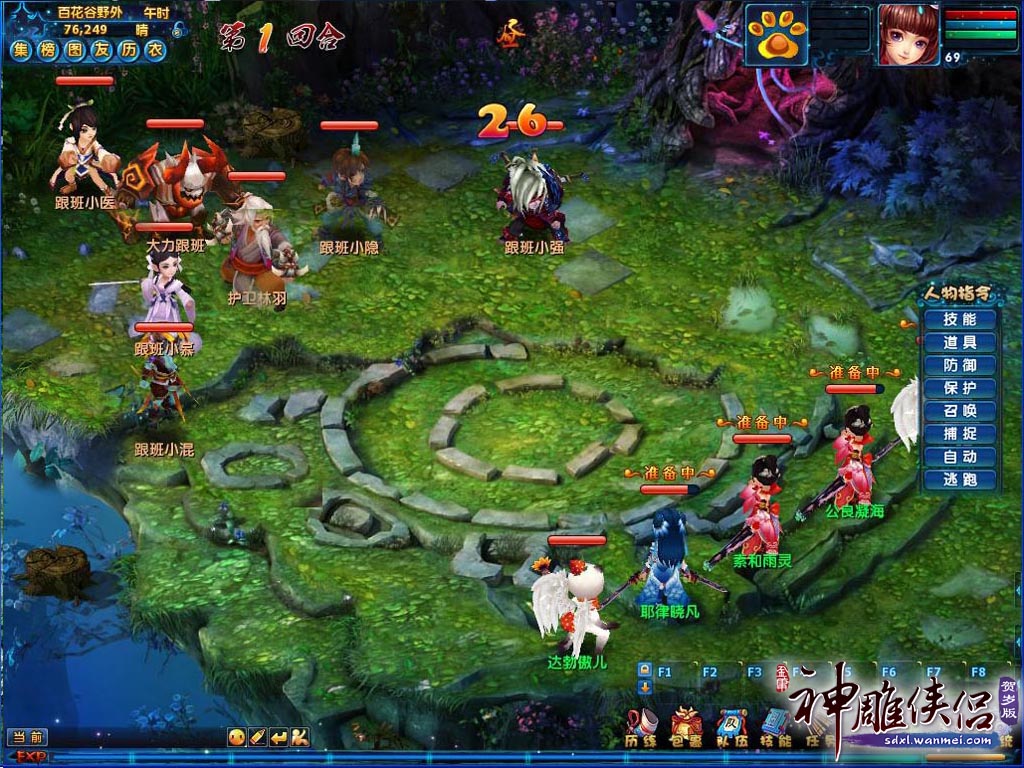Choose the 防御 (Defend) command

[957, 366]
